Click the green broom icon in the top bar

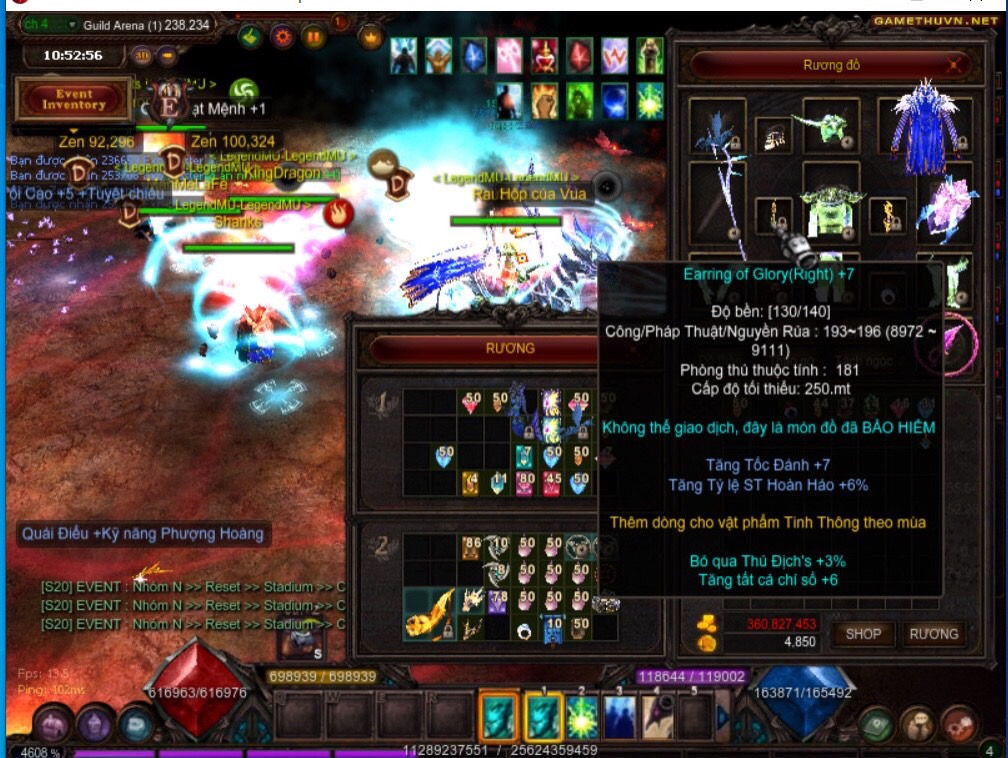[250, 37]
